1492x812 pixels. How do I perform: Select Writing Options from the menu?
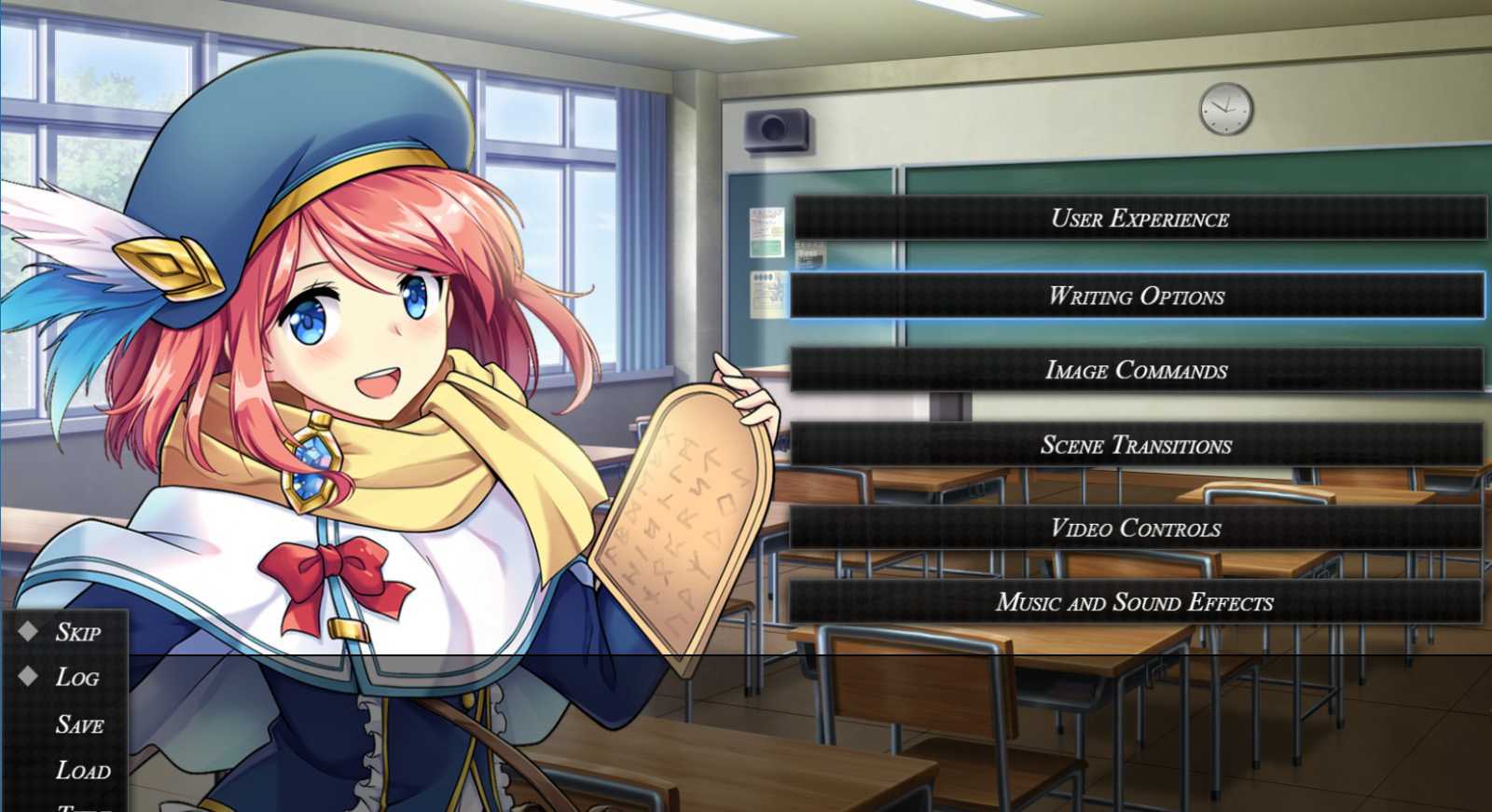point(1136,296)
